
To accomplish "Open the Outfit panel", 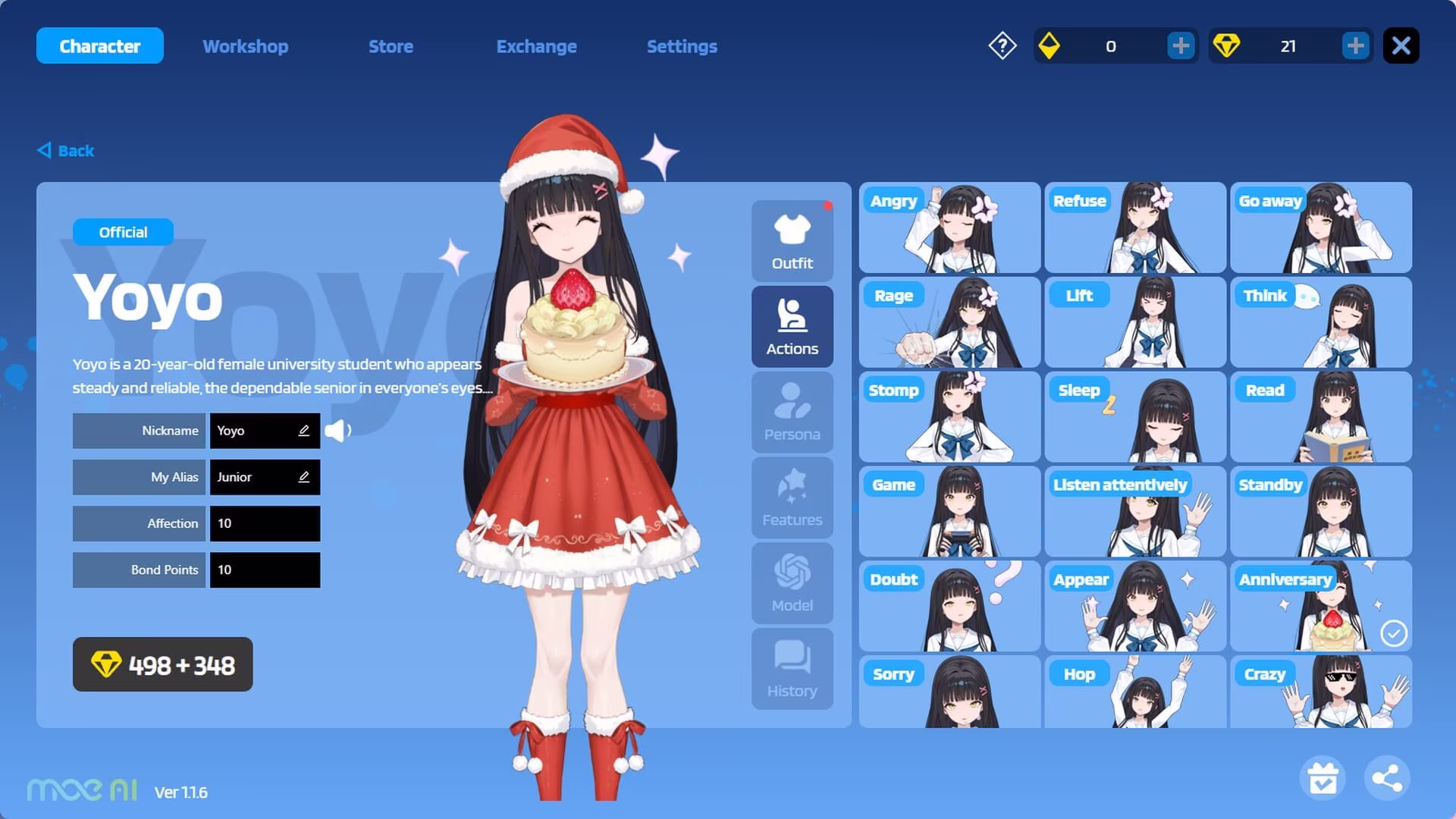I will (x=792, y=240).
